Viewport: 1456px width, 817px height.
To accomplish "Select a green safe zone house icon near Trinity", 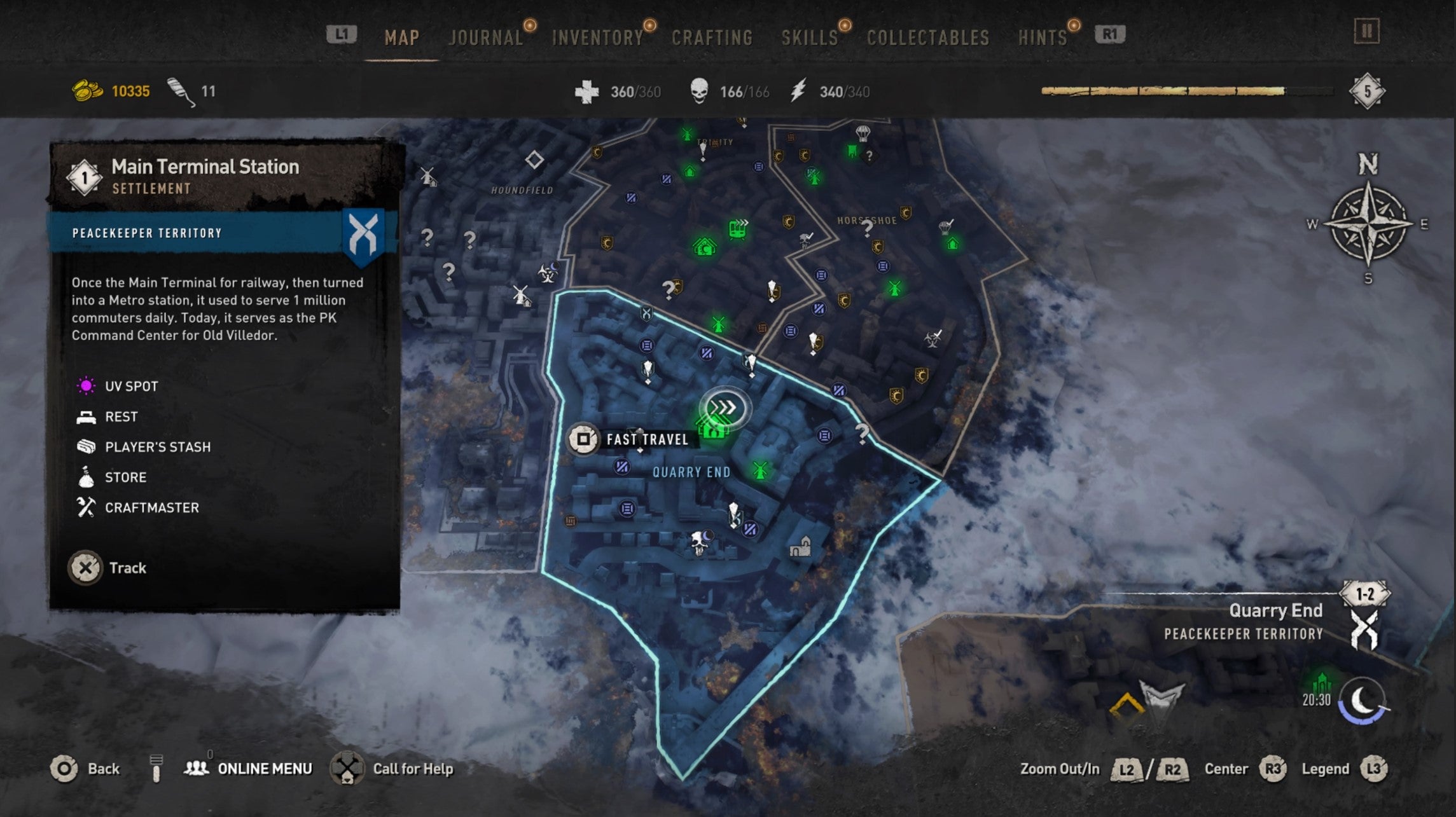I will (690, 172).
